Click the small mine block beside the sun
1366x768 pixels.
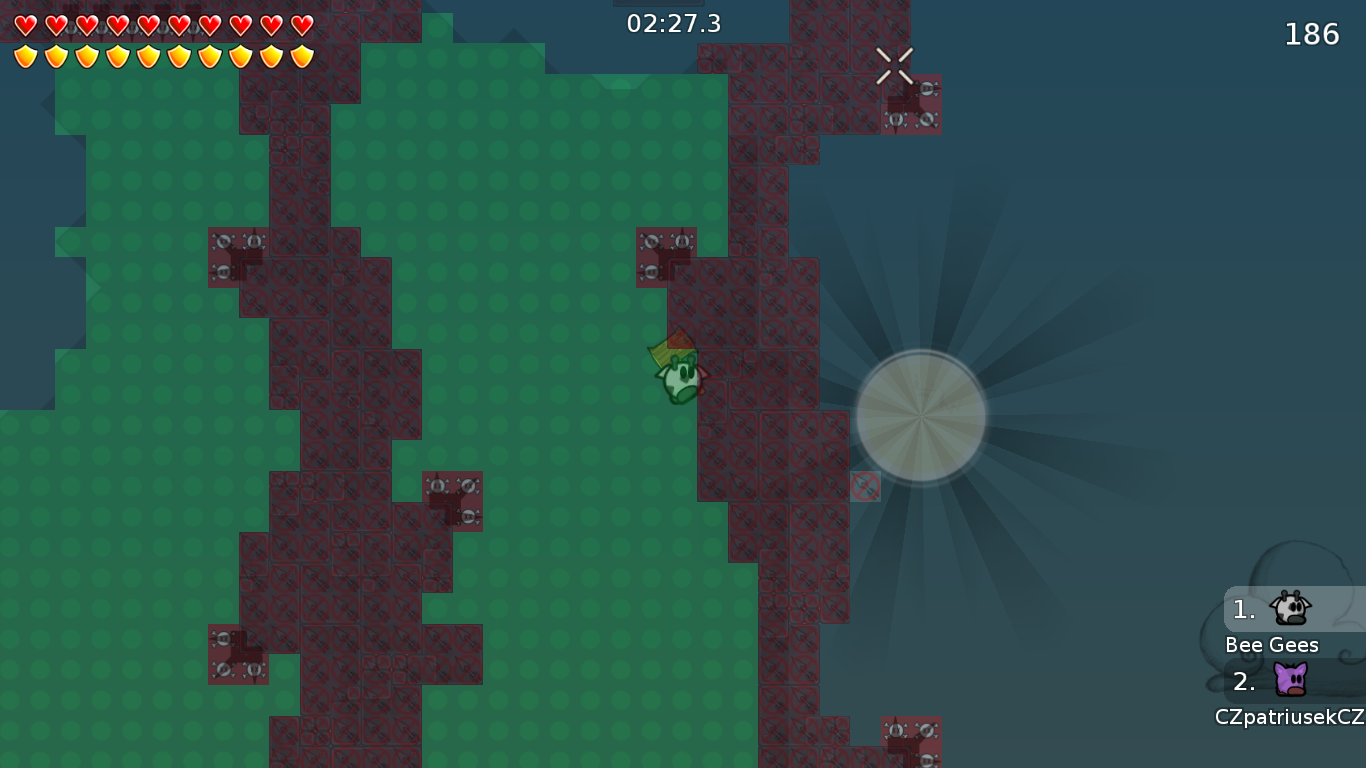coord(866,486)
